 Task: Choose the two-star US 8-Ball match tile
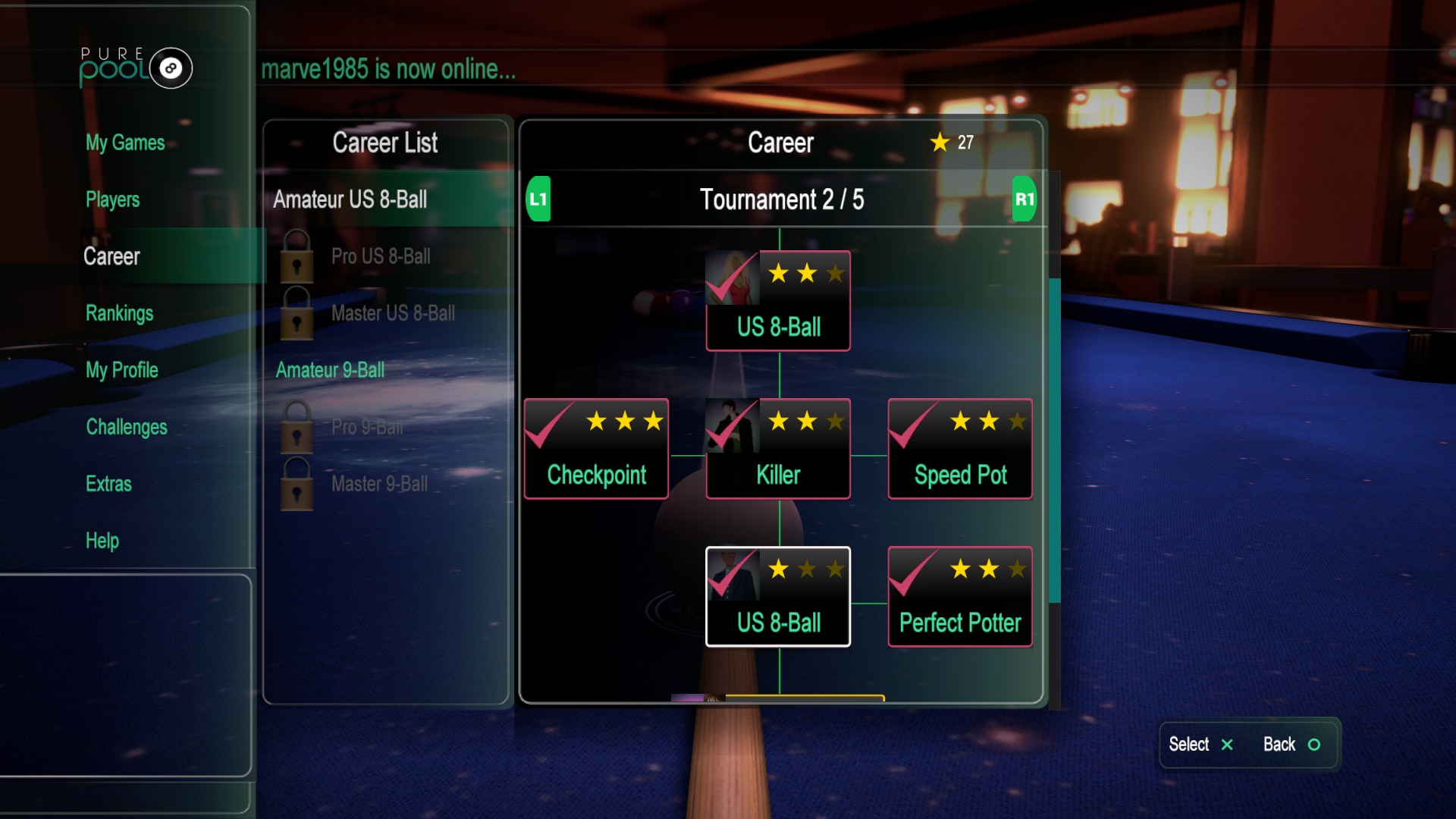[778, 301]
